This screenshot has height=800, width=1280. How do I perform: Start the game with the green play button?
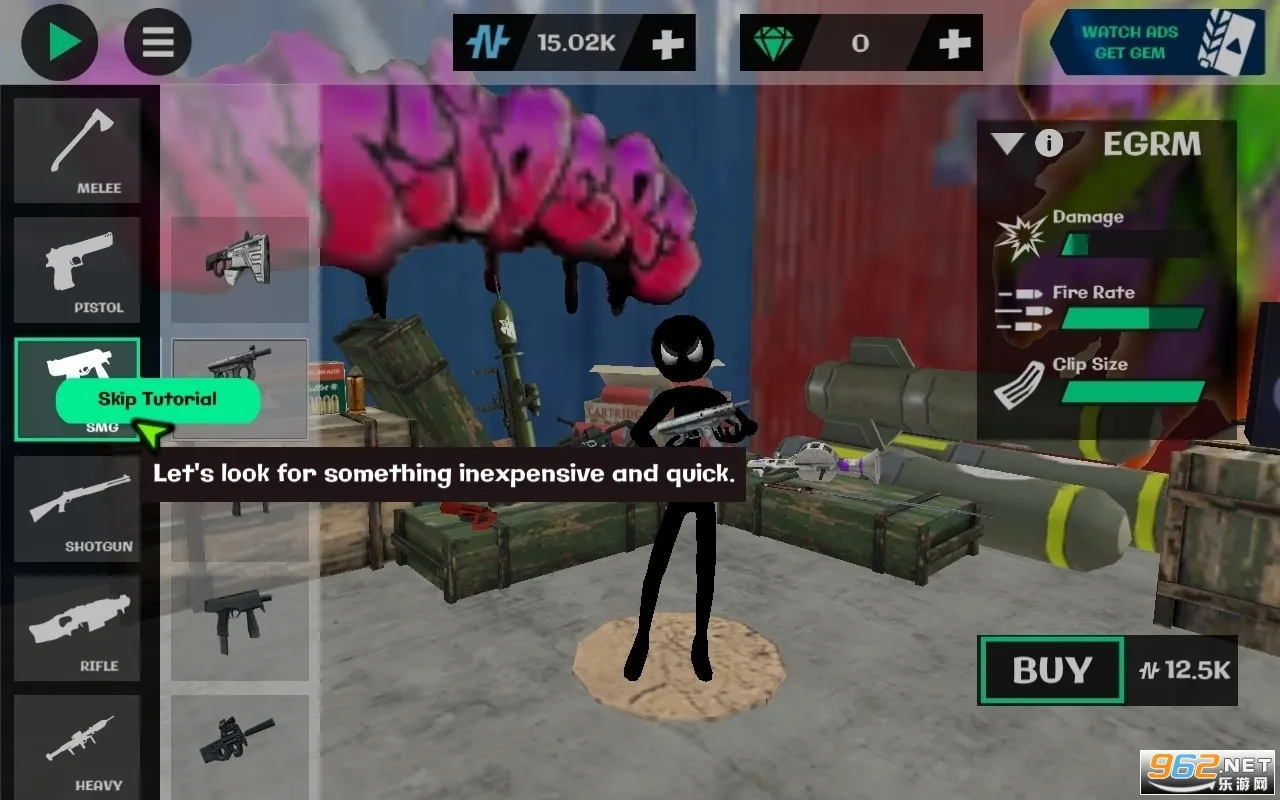[60, 42]
